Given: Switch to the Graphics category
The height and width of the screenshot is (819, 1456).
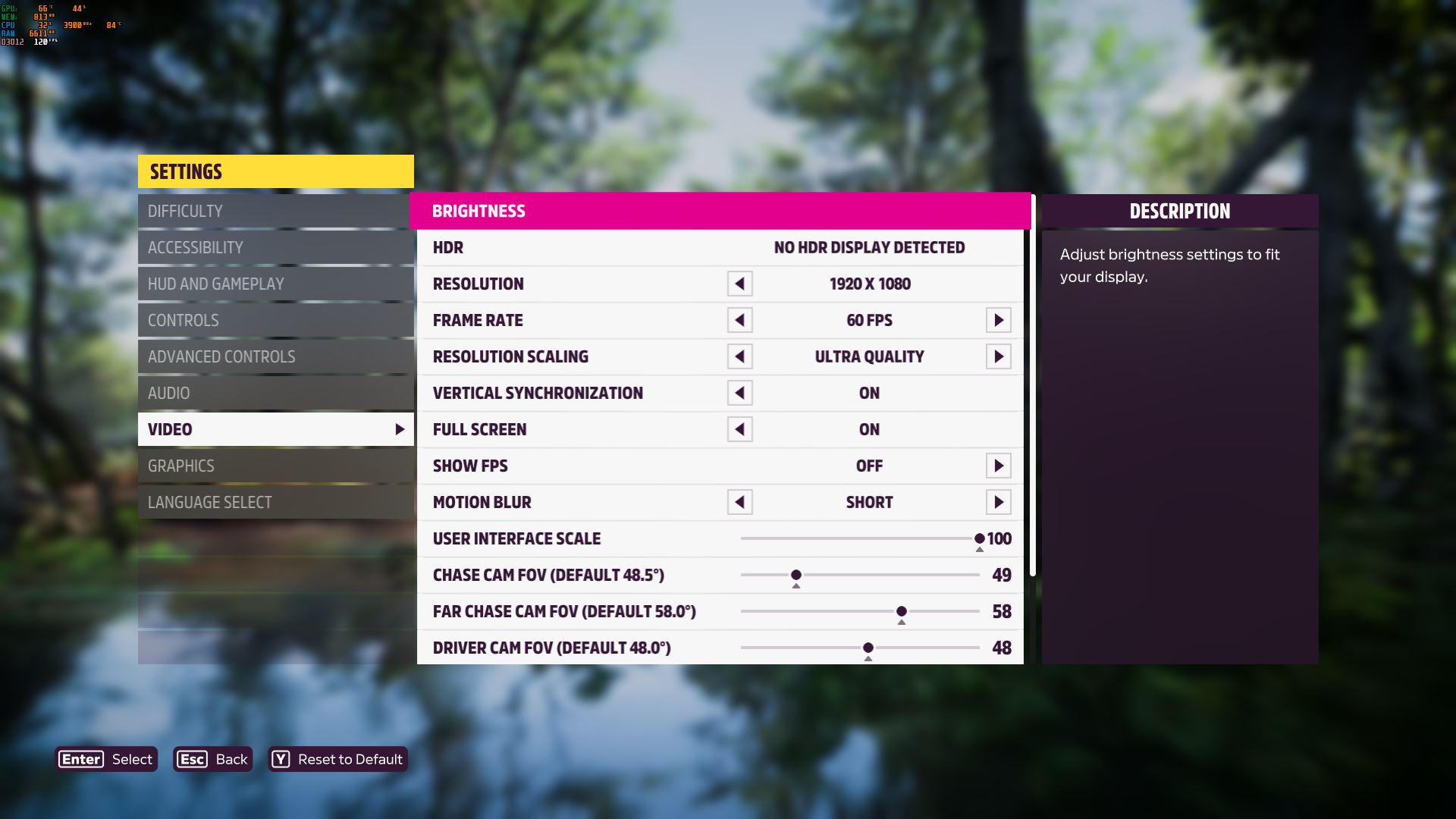Looking at the screenshot, I should (275, 466).
